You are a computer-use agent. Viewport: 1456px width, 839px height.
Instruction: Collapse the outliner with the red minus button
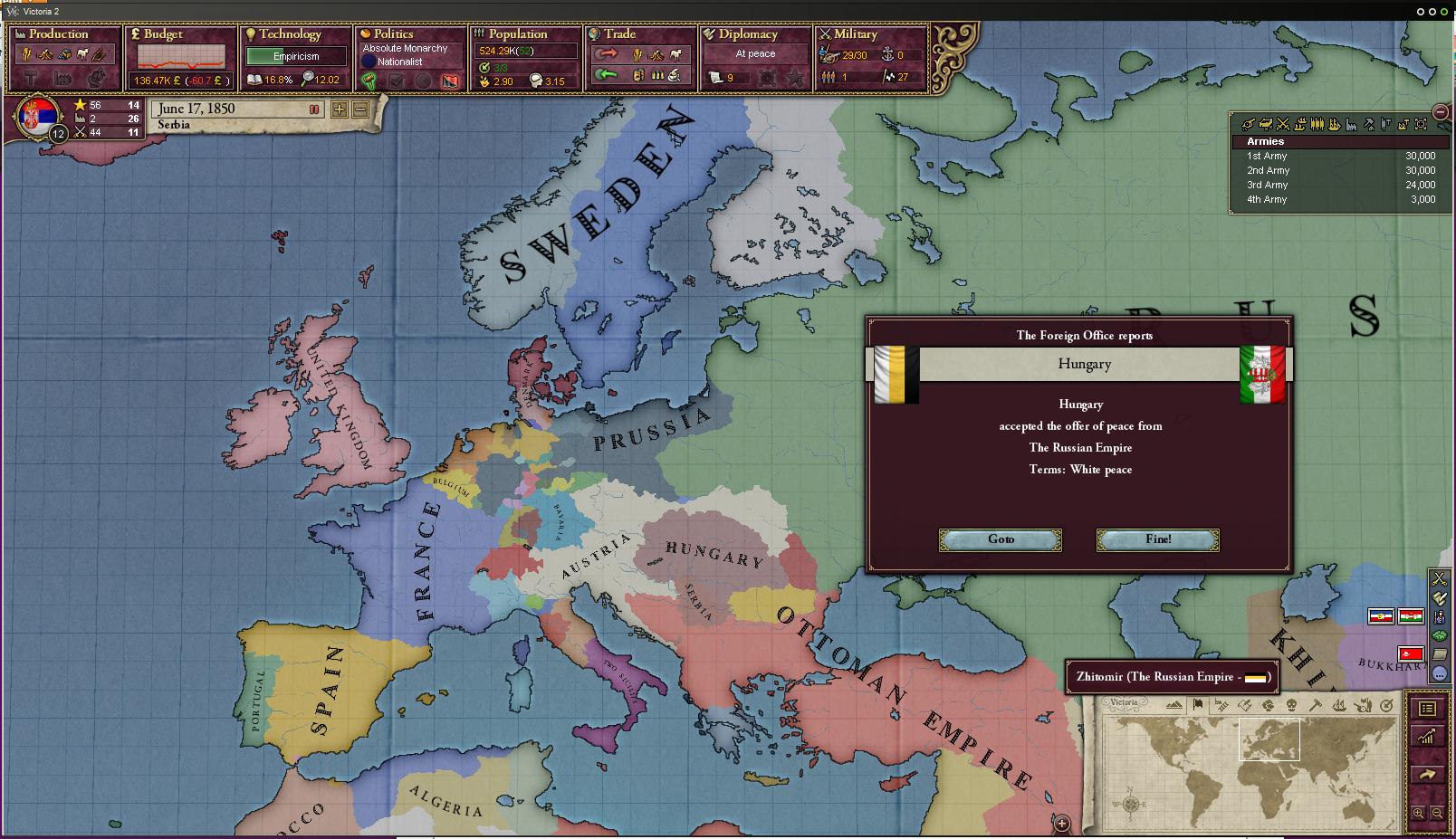[x=1441, y=111]
